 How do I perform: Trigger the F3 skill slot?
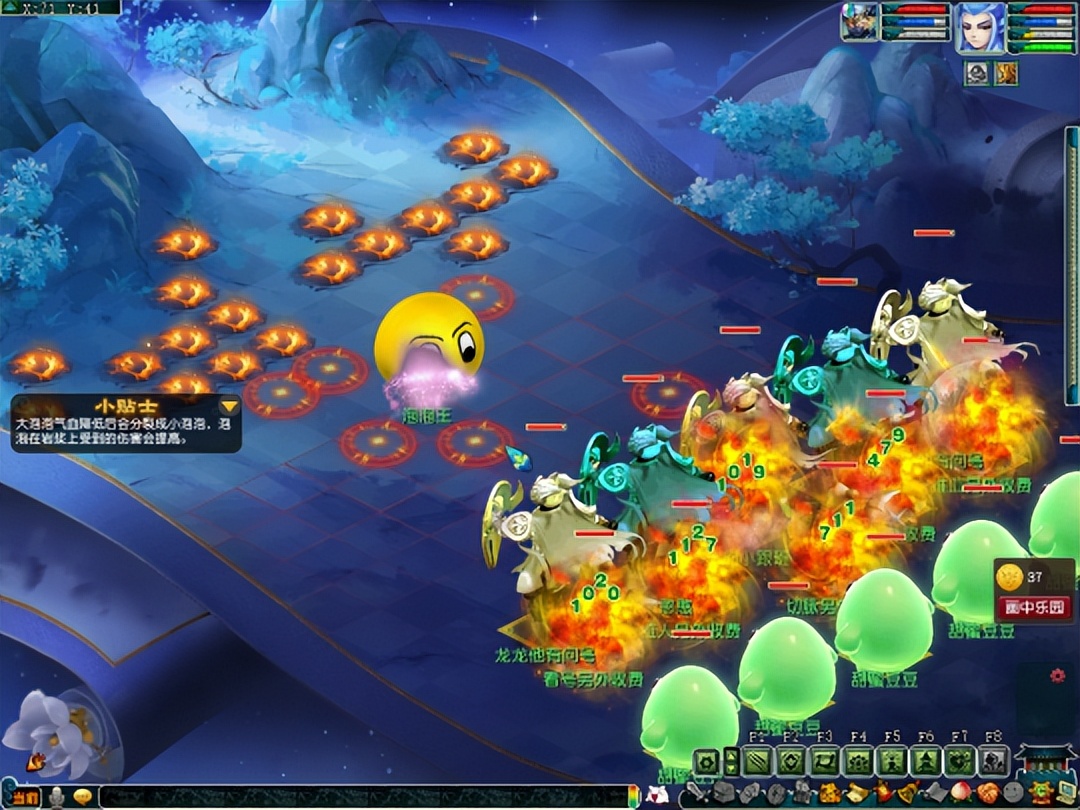coord(825,762)
